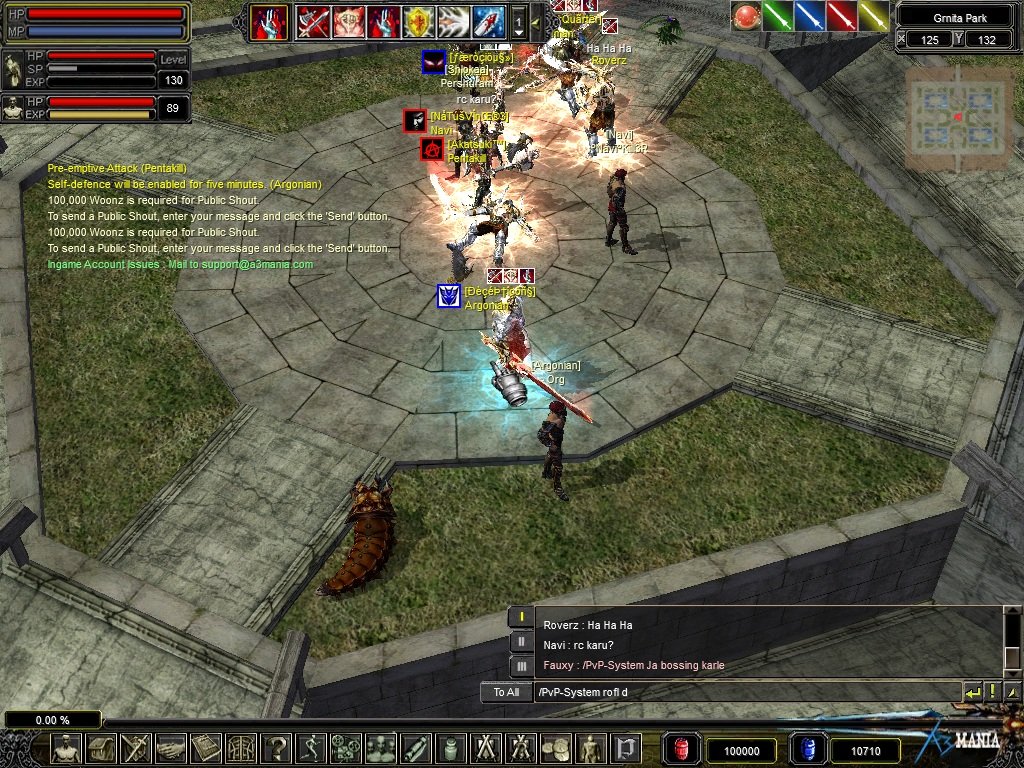Use the golden shield skill
This screenshot has height=768, width=1024.
pos(417,21)
